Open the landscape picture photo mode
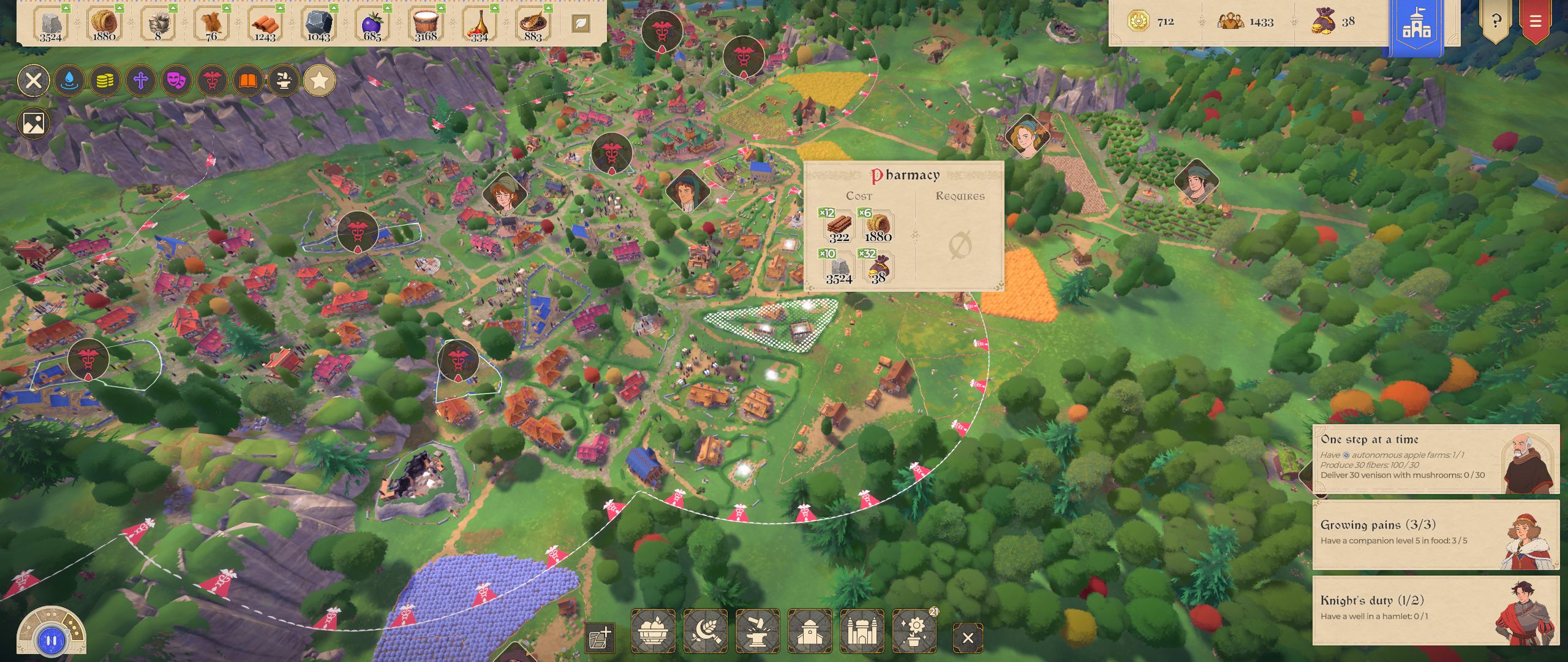The image size is (1568, 662). tap(34, 123)
